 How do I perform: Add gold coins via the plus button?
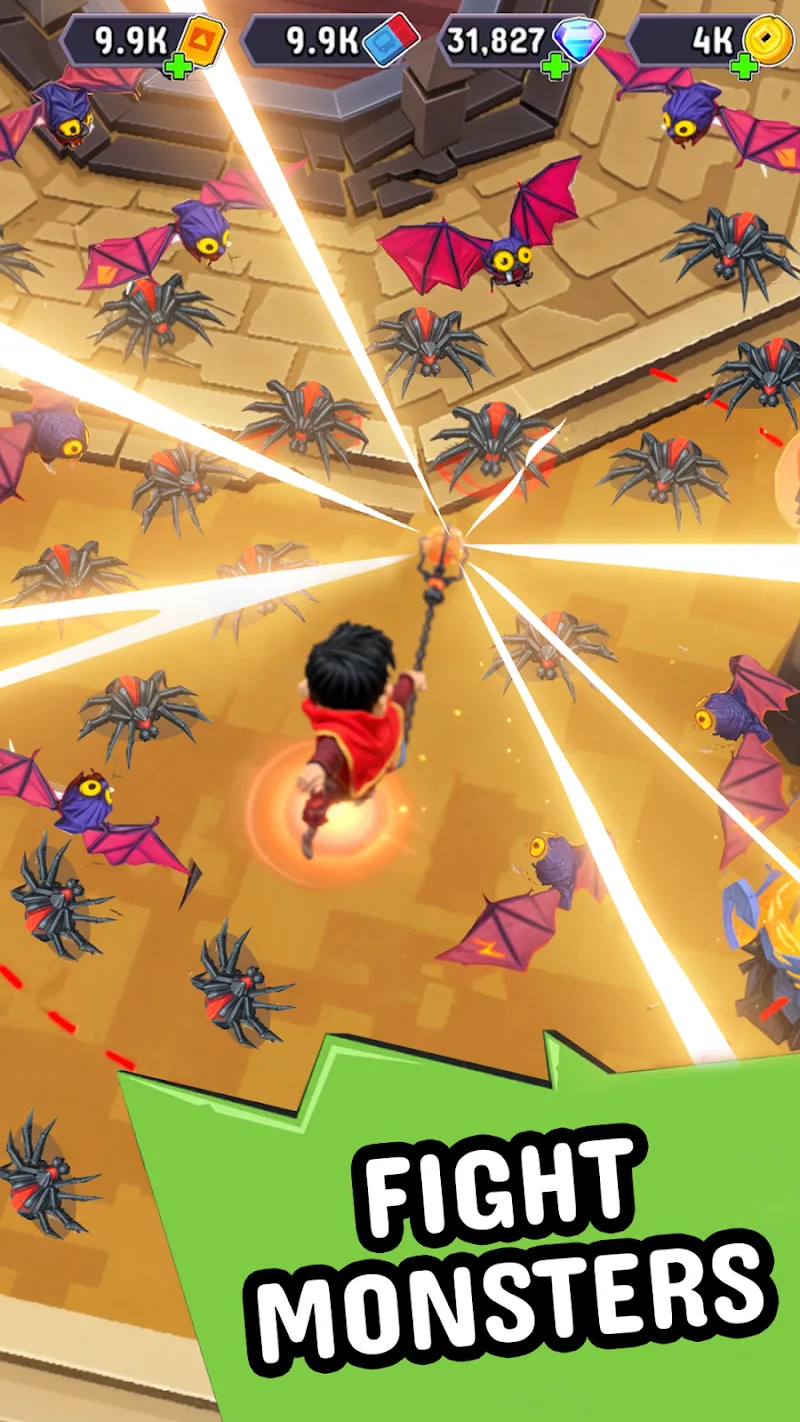coord(743,67)
